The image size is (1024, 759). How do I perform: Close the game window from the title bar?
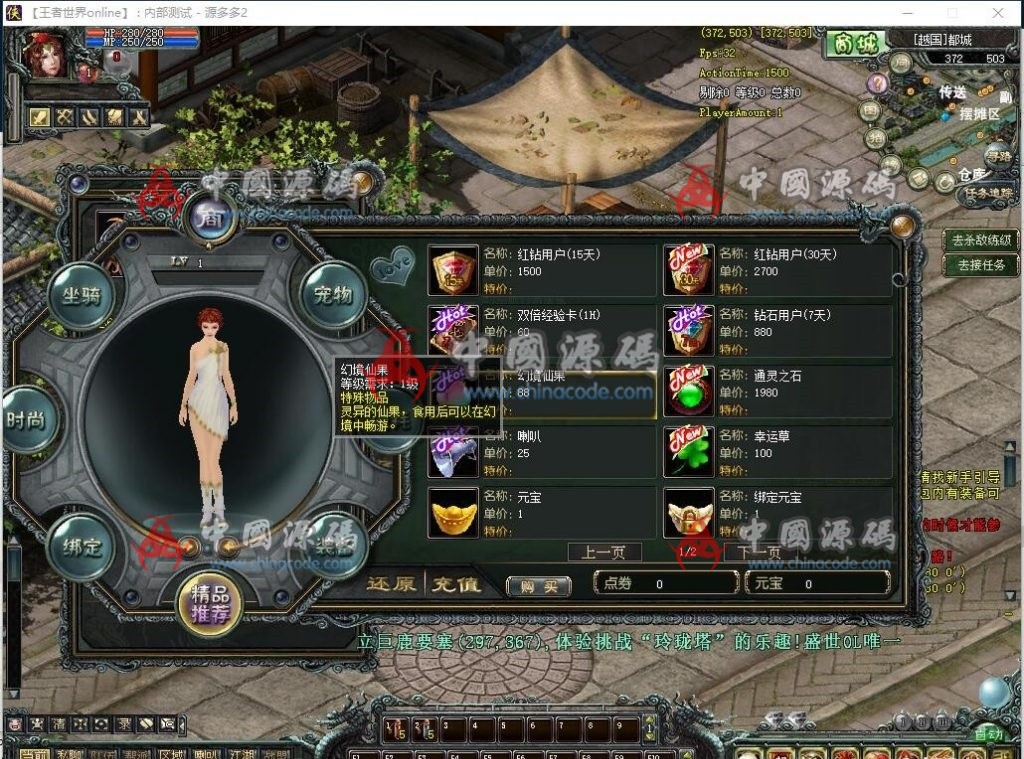click(x=998, y=13)
